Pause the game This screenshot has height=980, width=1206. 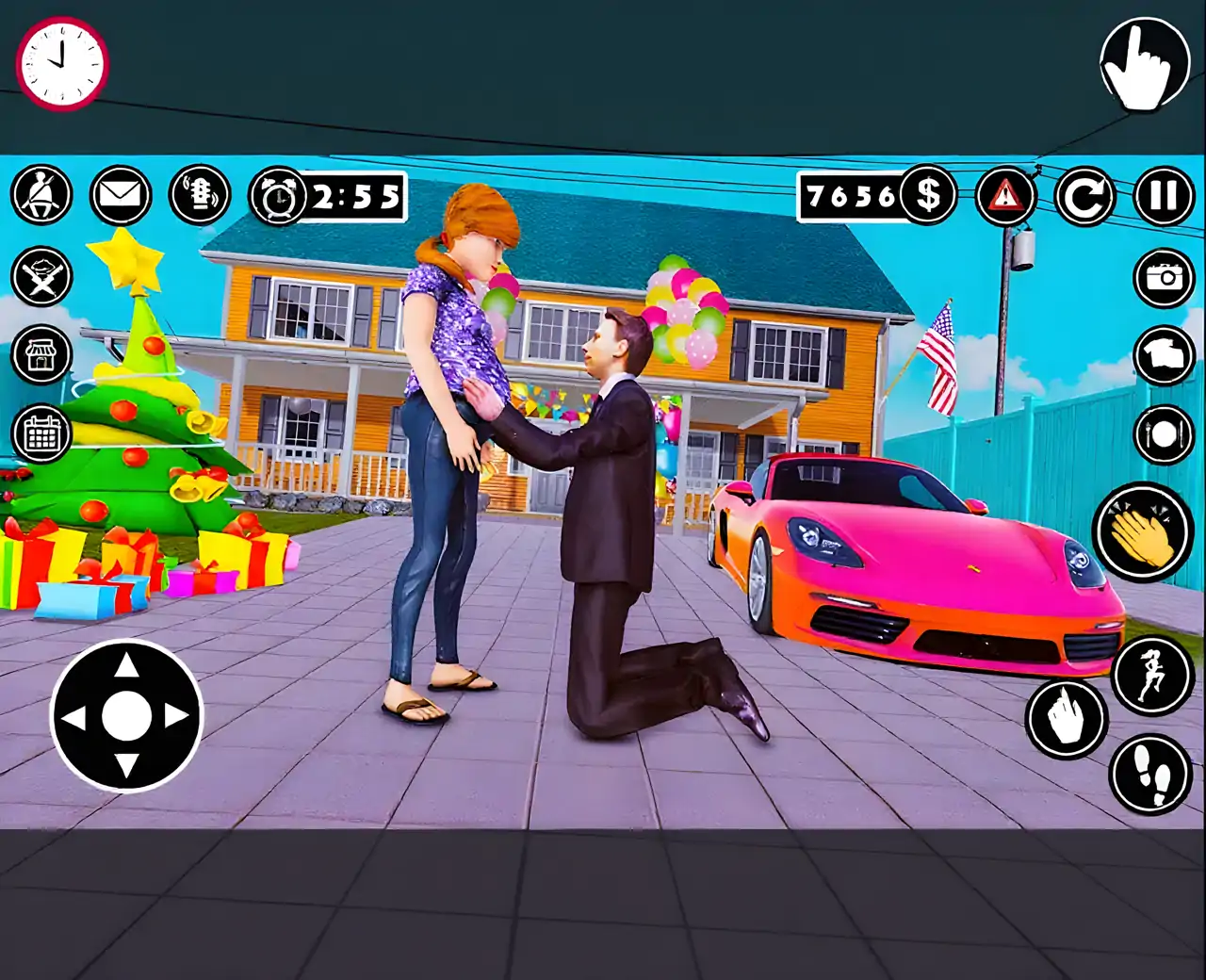(1164, 196)
